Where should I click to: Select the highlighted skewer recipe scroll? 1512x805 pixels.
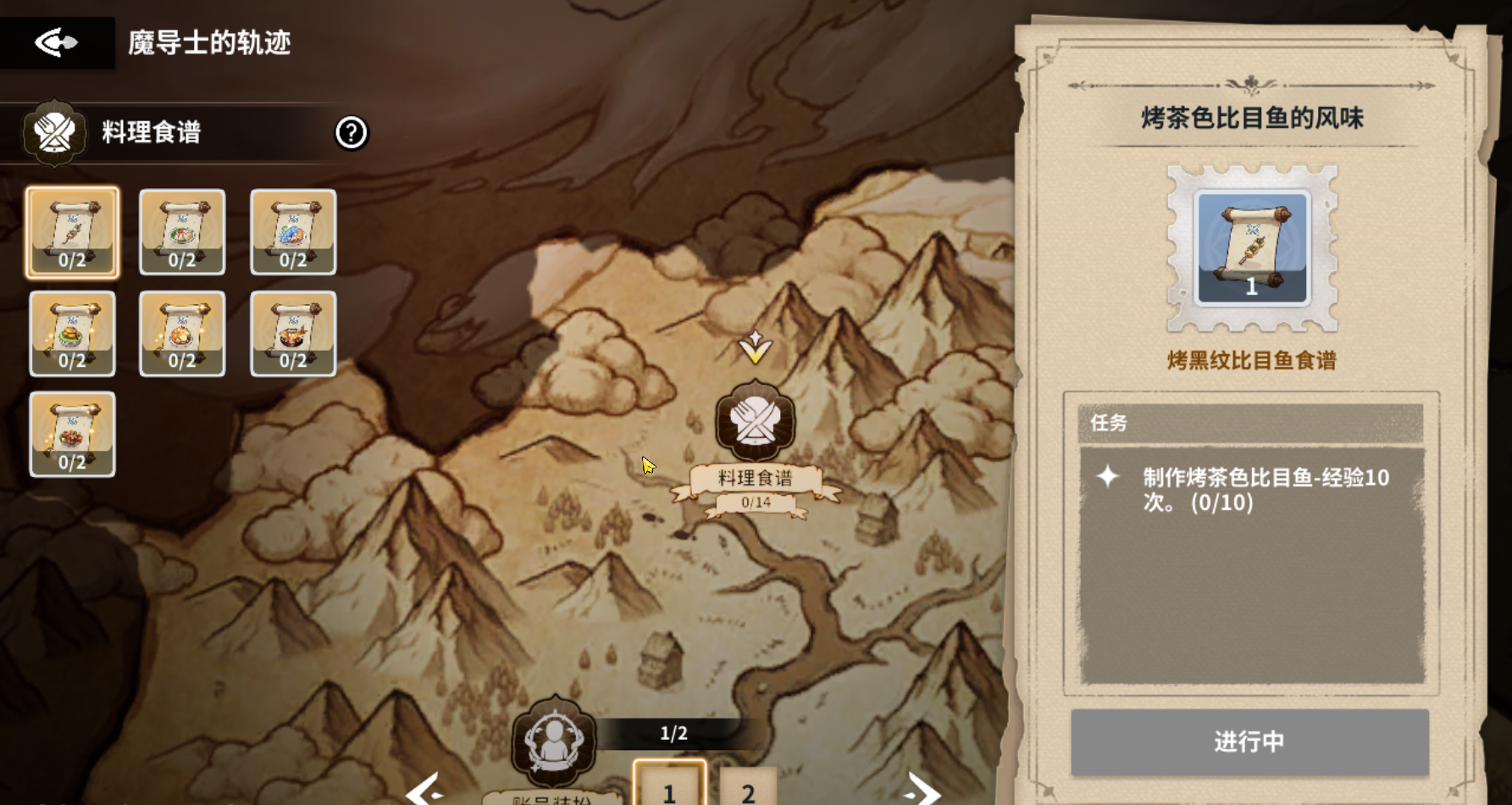(72, 232)
